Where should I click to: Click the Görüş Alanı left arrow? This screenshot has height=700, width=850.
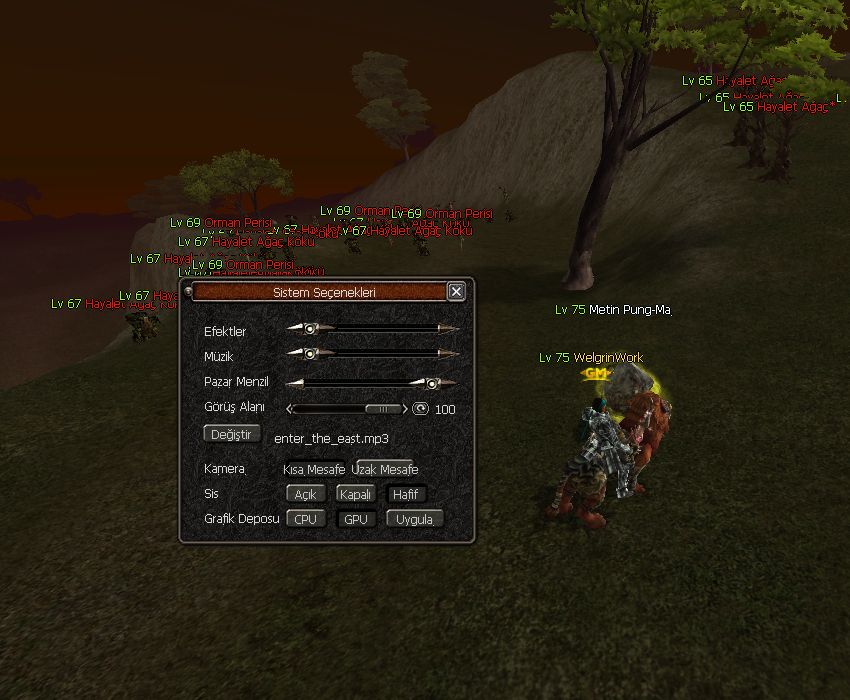[290, 408]
